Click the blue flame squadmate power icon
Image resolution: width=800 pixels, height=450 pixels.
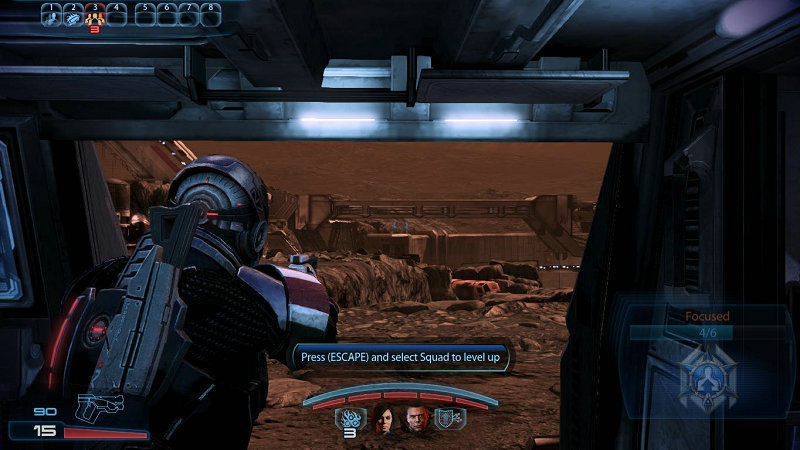coord(351,420)
